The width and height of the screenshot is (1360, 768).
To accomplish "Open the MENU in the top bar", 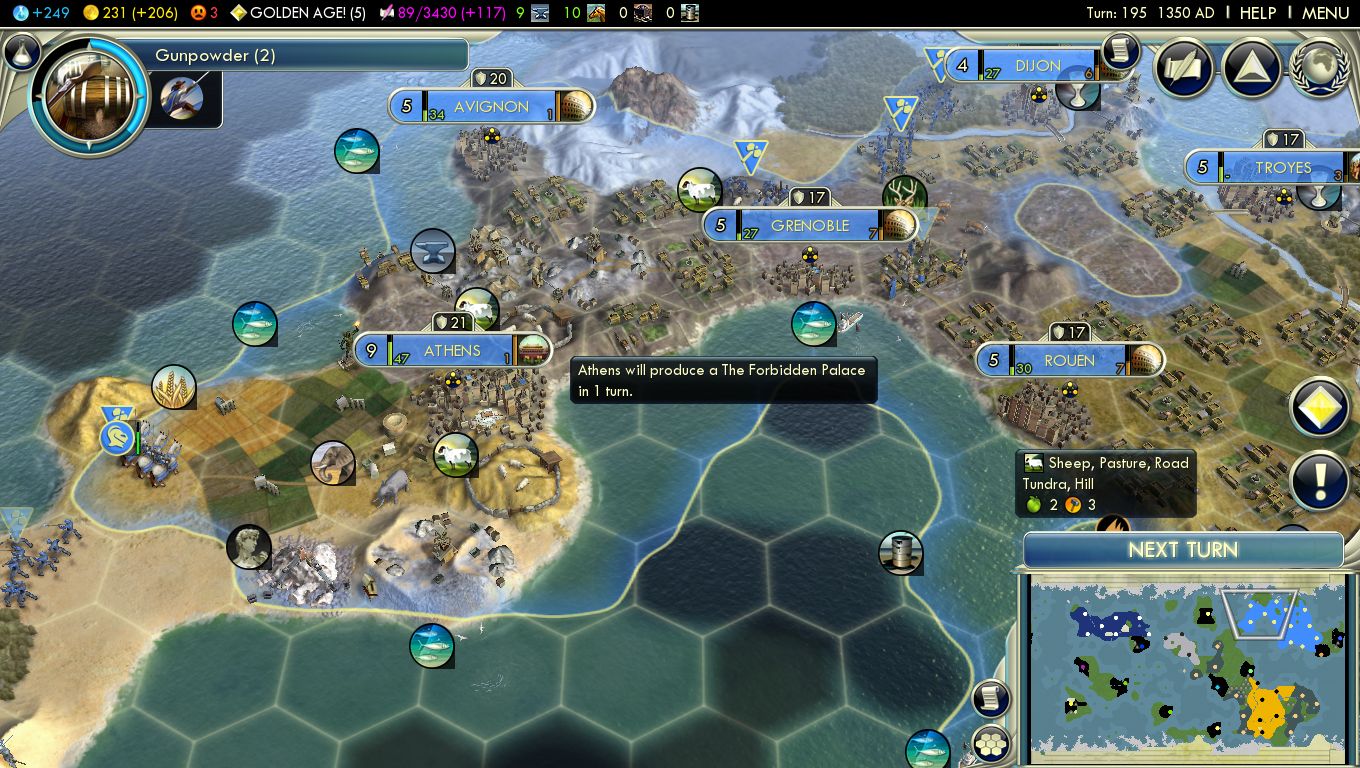I will (1325, 13).
